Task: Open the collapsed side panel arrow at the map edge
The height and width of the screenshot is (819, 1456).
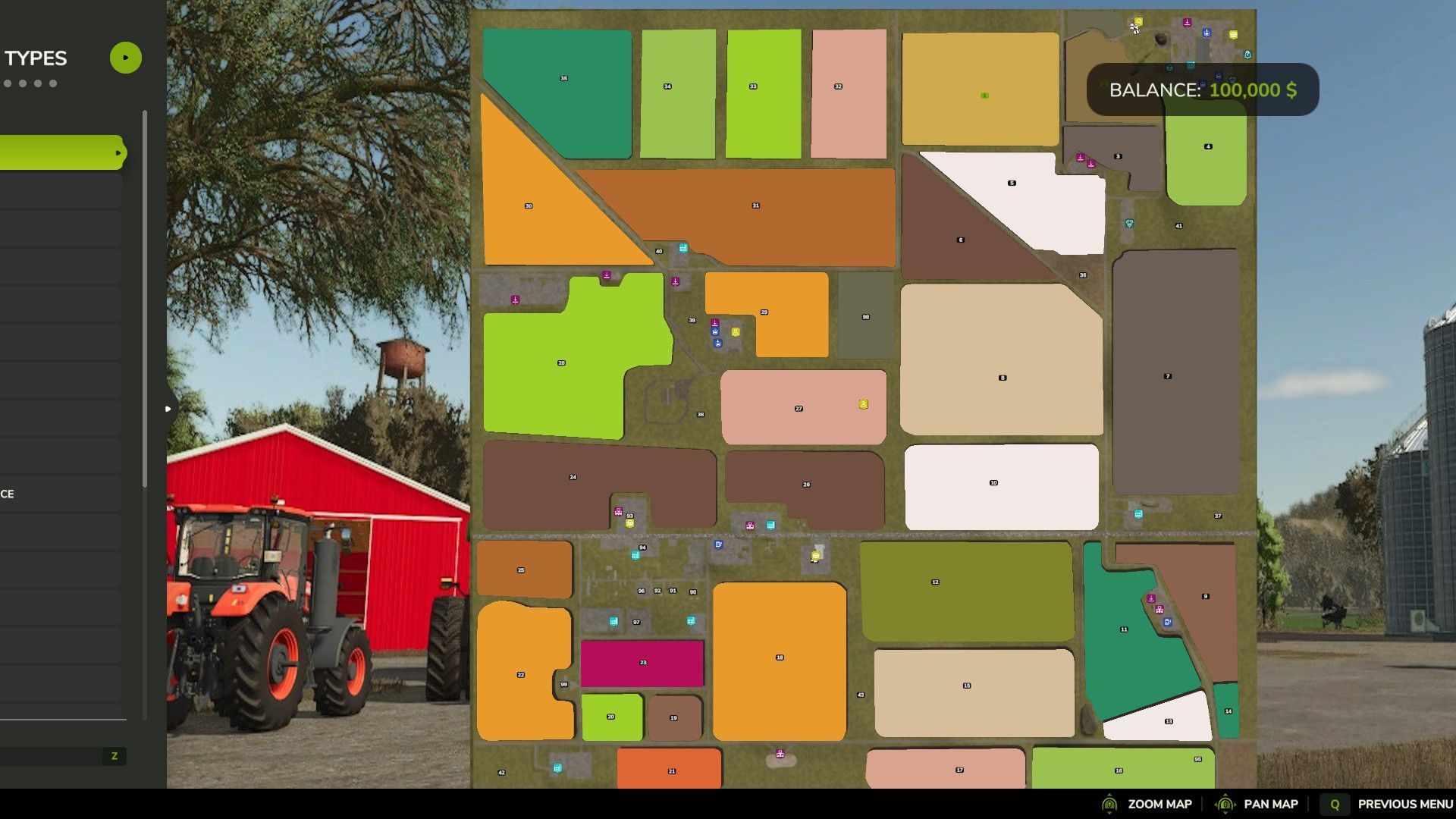Action: click(x=168, y=408)
